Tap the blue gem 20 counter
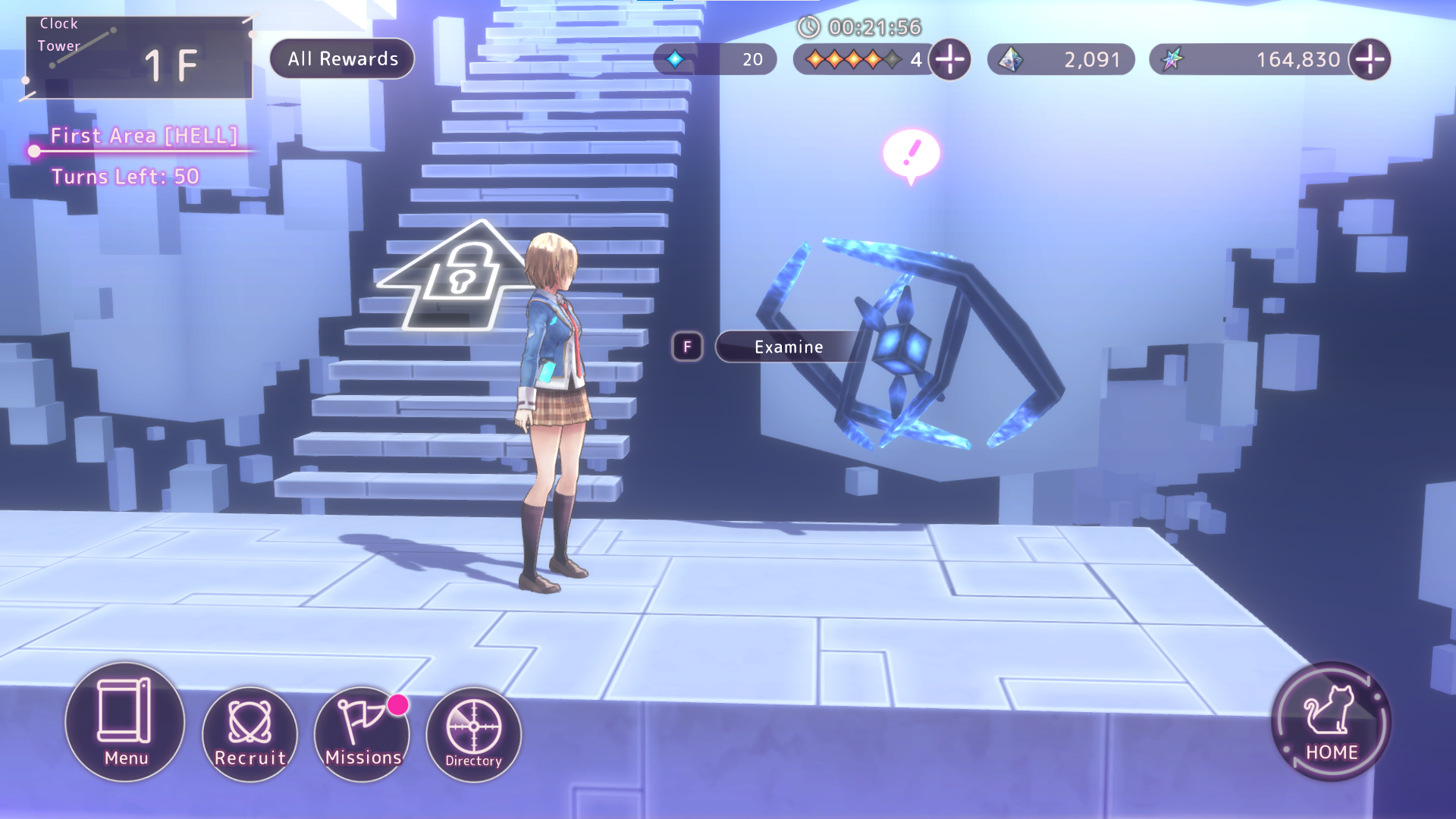This screenshot has height=819, width=1456. (714, 59)
